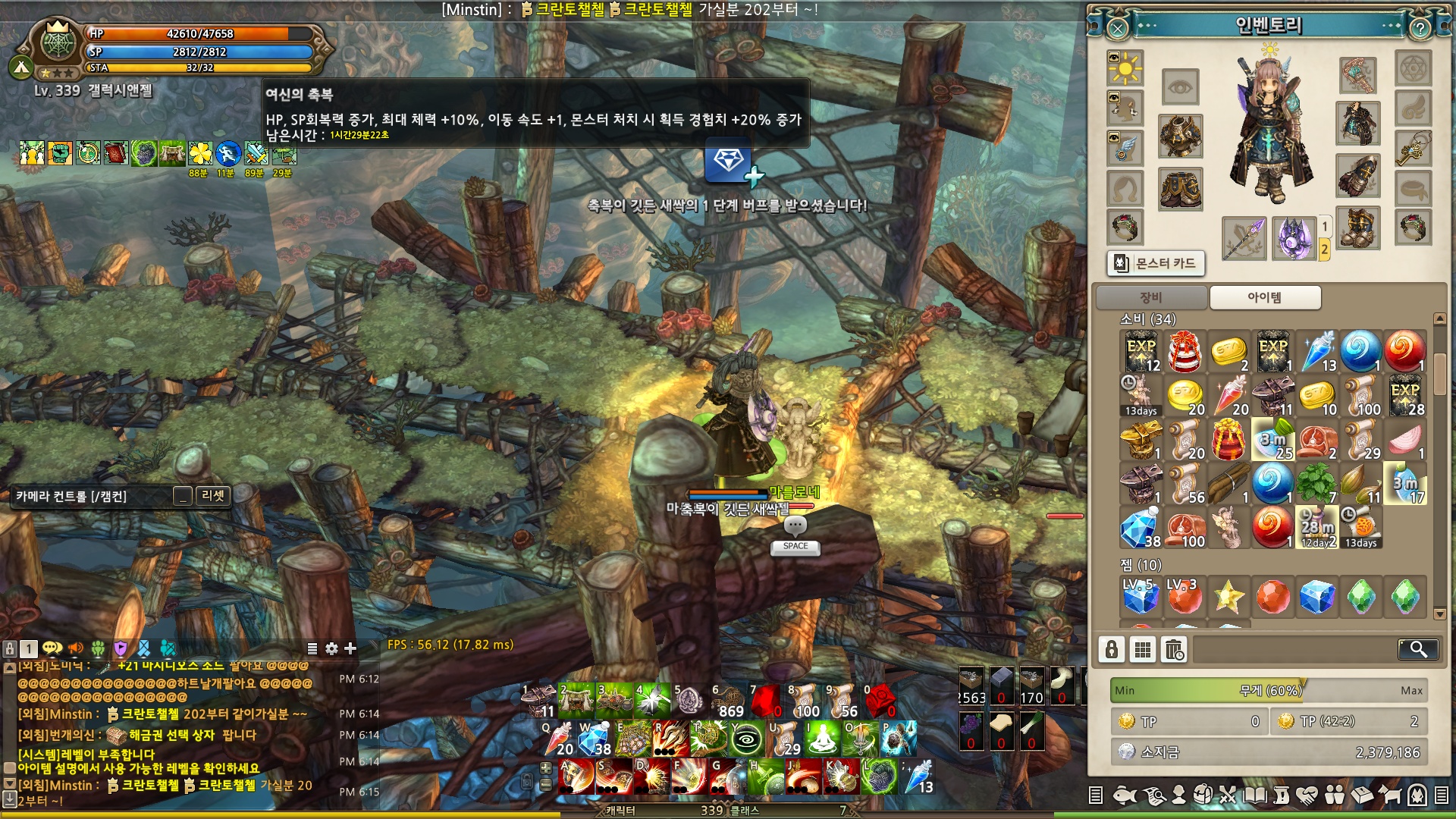Select the golden star gem
The image size is (1456, 819).
tap(1228, 597)
